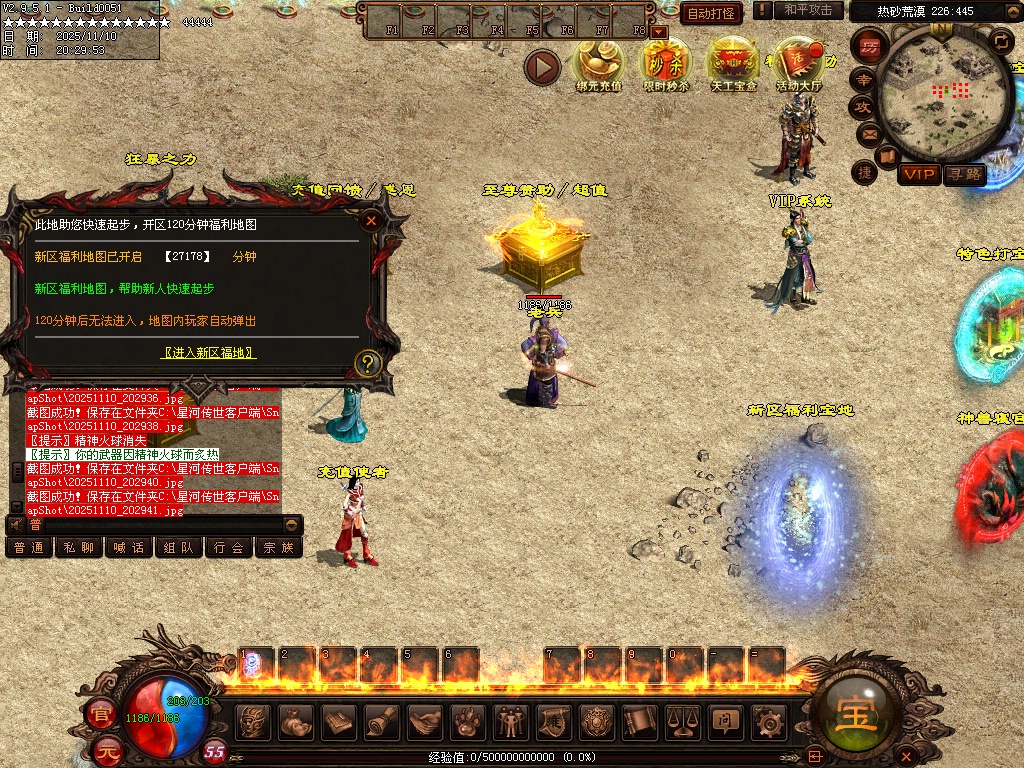Open the VIP button below the minimap
This screenshot has height=768, width=1024.
918,175
